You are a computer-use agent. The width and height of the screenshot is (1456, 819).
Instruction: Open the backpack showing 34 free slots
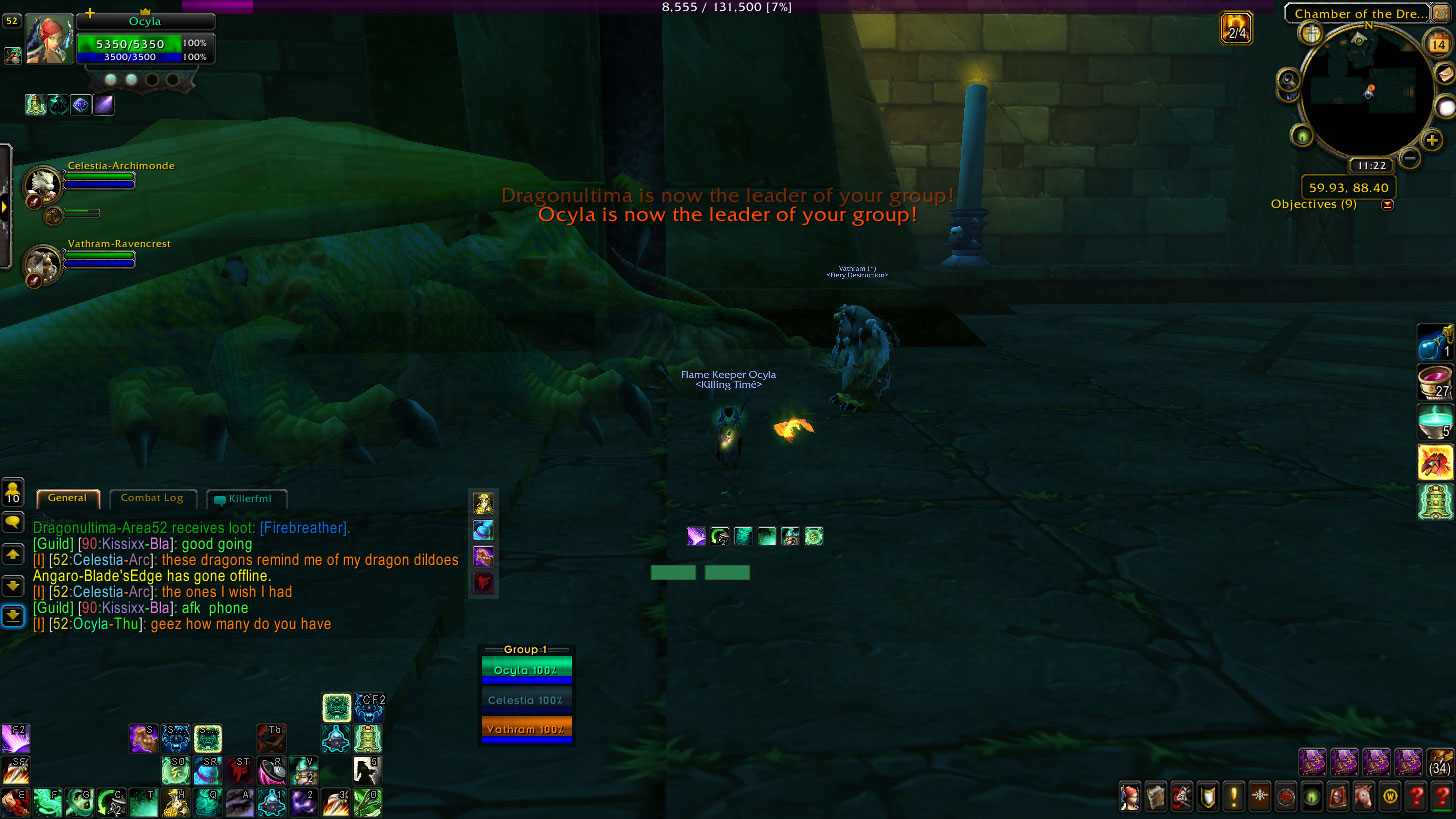click(1440, 762)
